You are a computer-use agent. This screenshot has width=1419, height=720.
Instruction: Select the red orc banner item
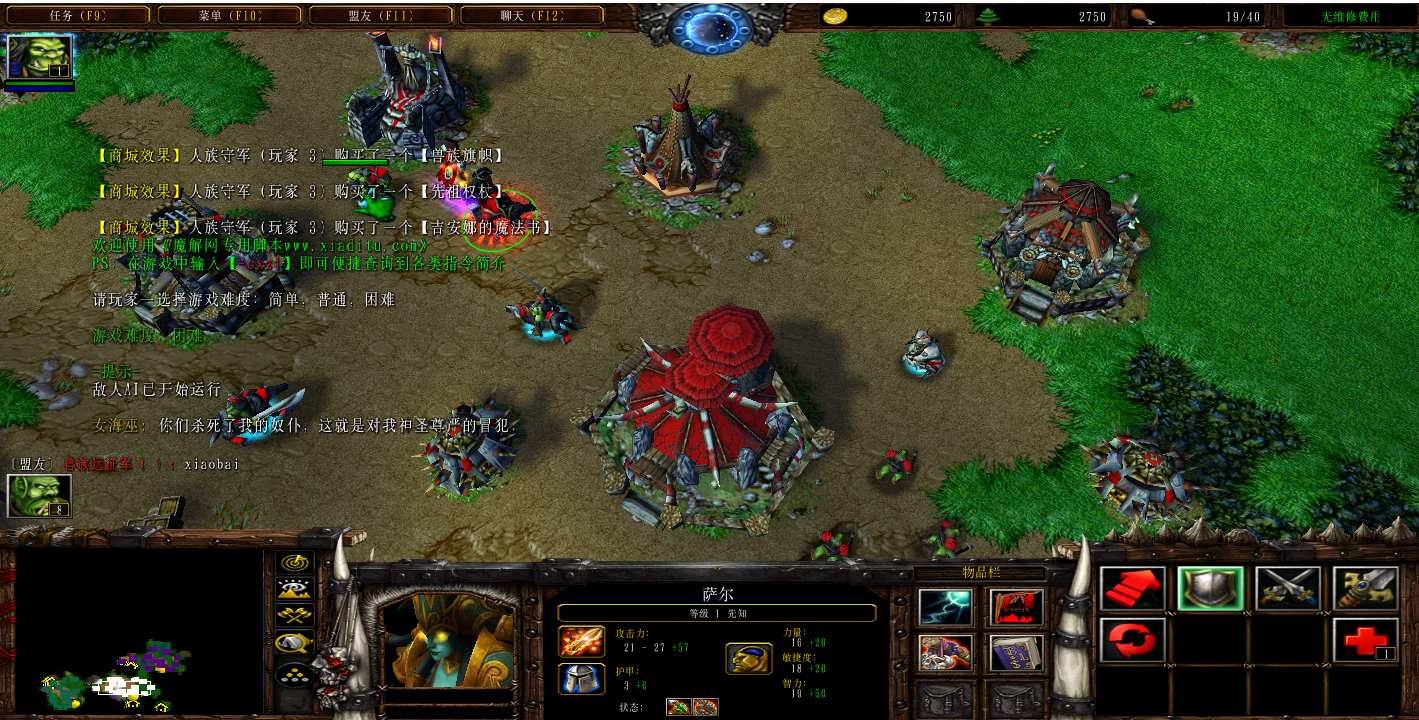(1016, 607)
